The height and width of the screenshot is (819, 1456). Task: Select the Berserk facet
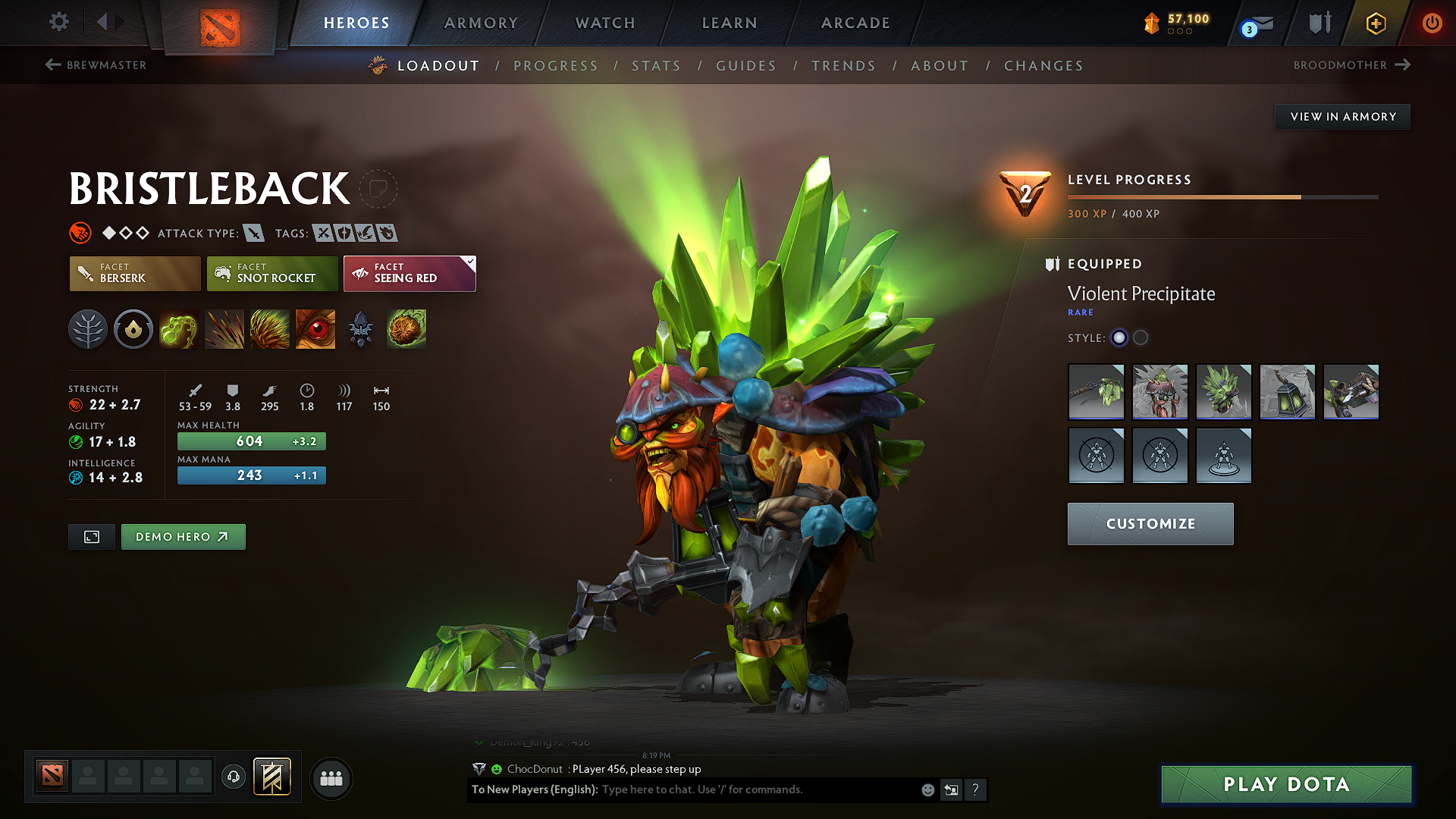(x=134, y=274)
